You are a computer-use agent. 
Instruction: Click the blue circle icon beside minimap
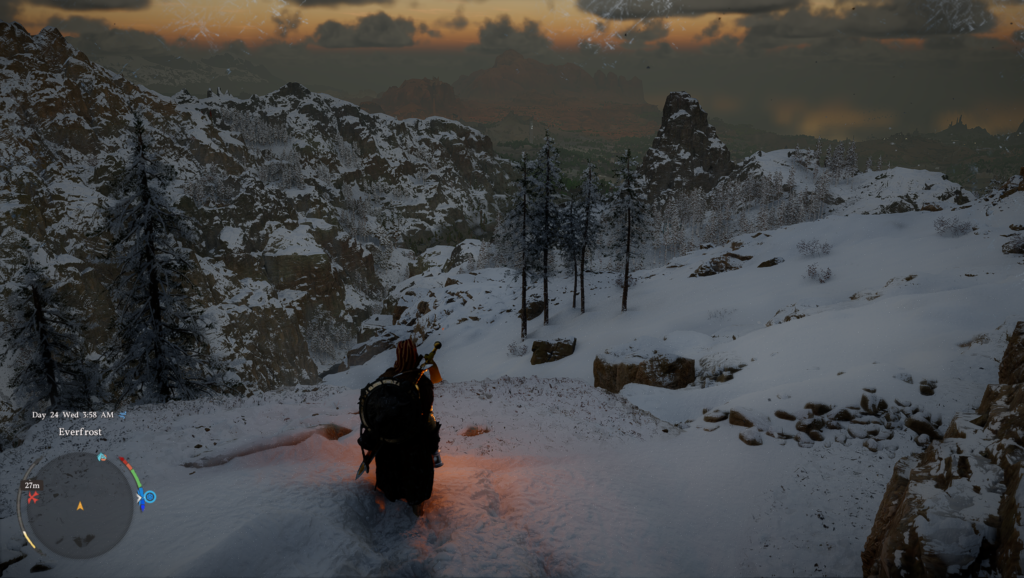[149, 496]
